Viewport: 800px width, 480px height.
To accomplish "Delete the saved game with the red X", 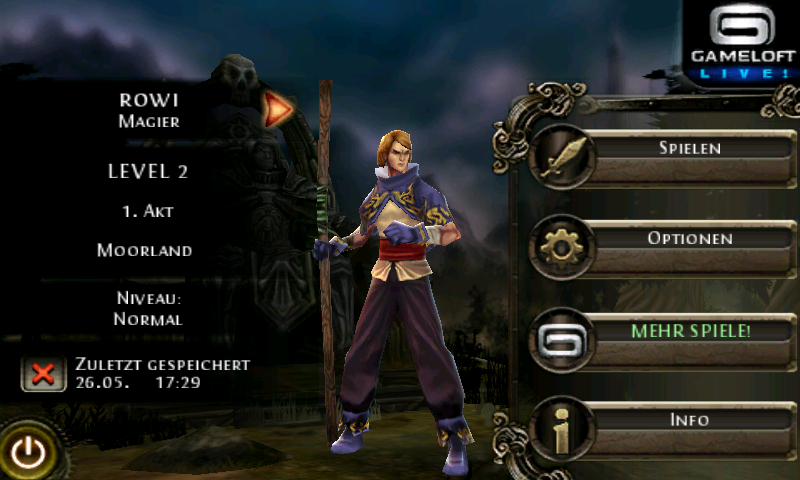I will [x=42, y=374].
